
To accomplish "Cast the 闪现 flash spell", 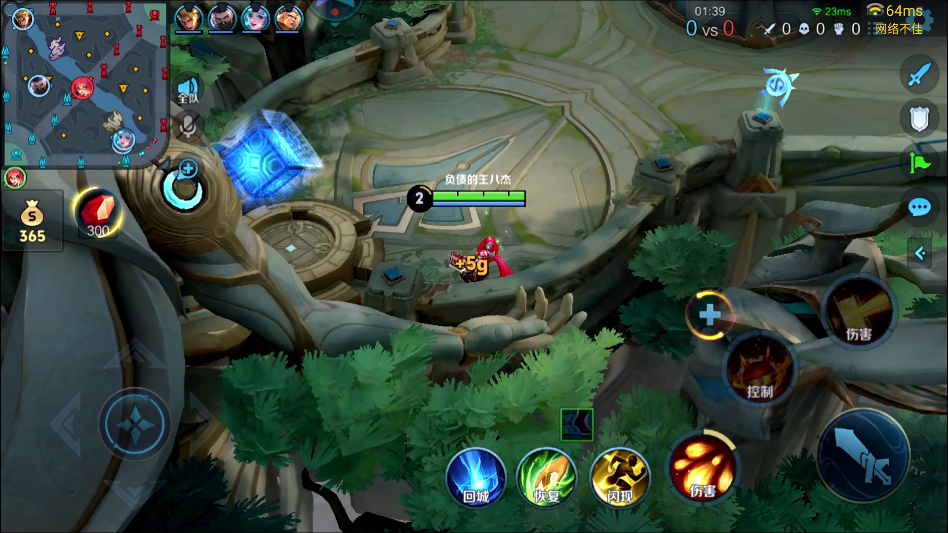I will (619, 475).
